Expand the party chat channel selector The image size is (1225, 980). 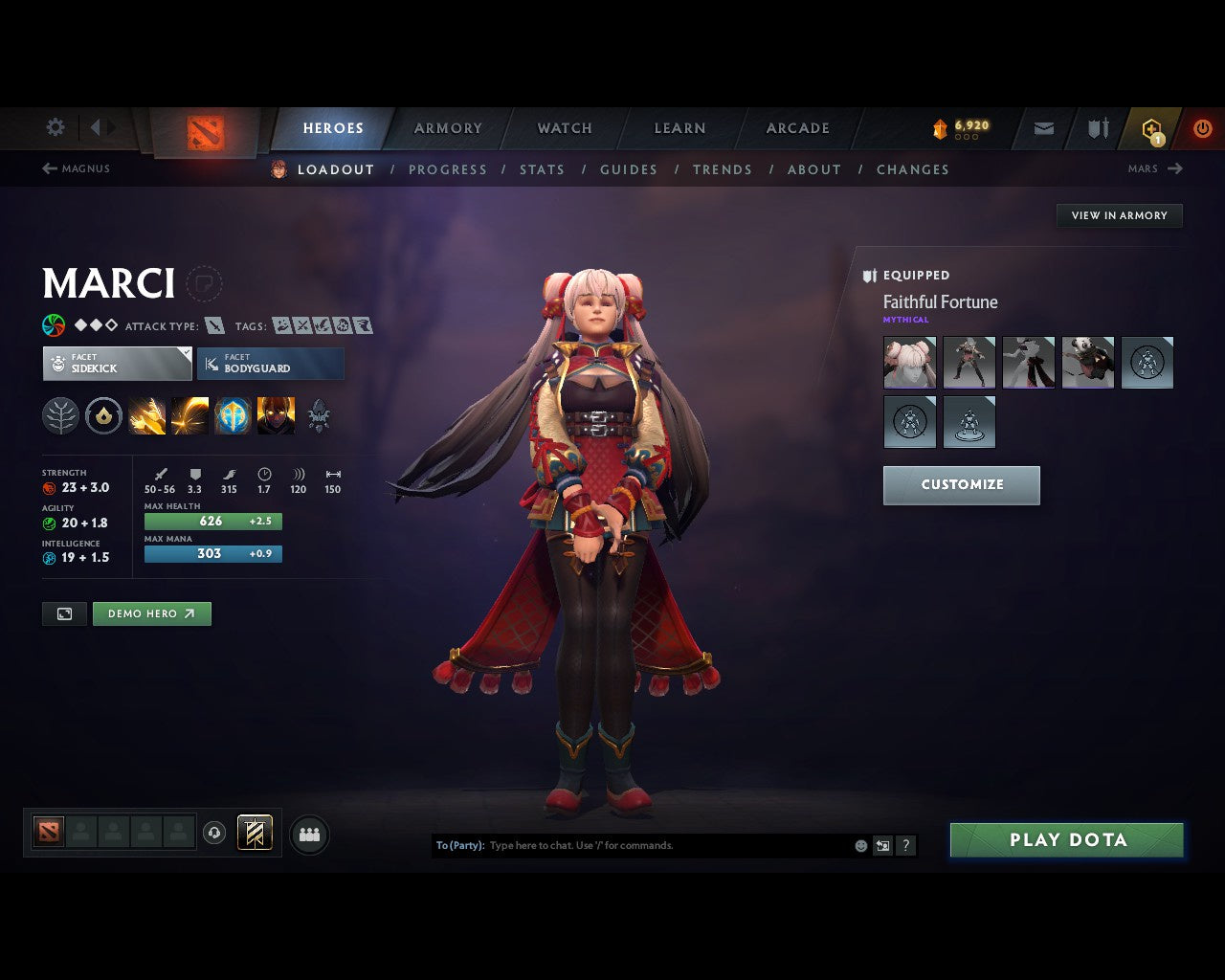coord(459,845)
